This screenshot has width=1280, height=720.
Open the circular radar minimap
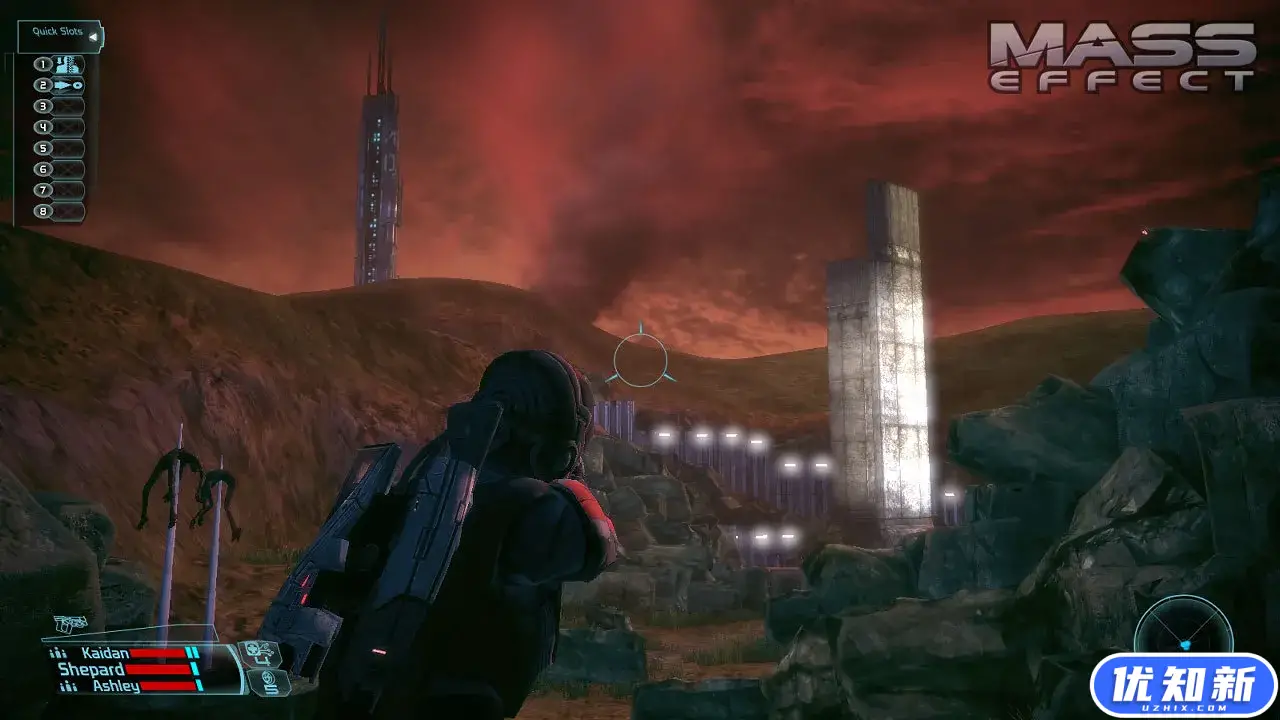(x=1183, y=632)
